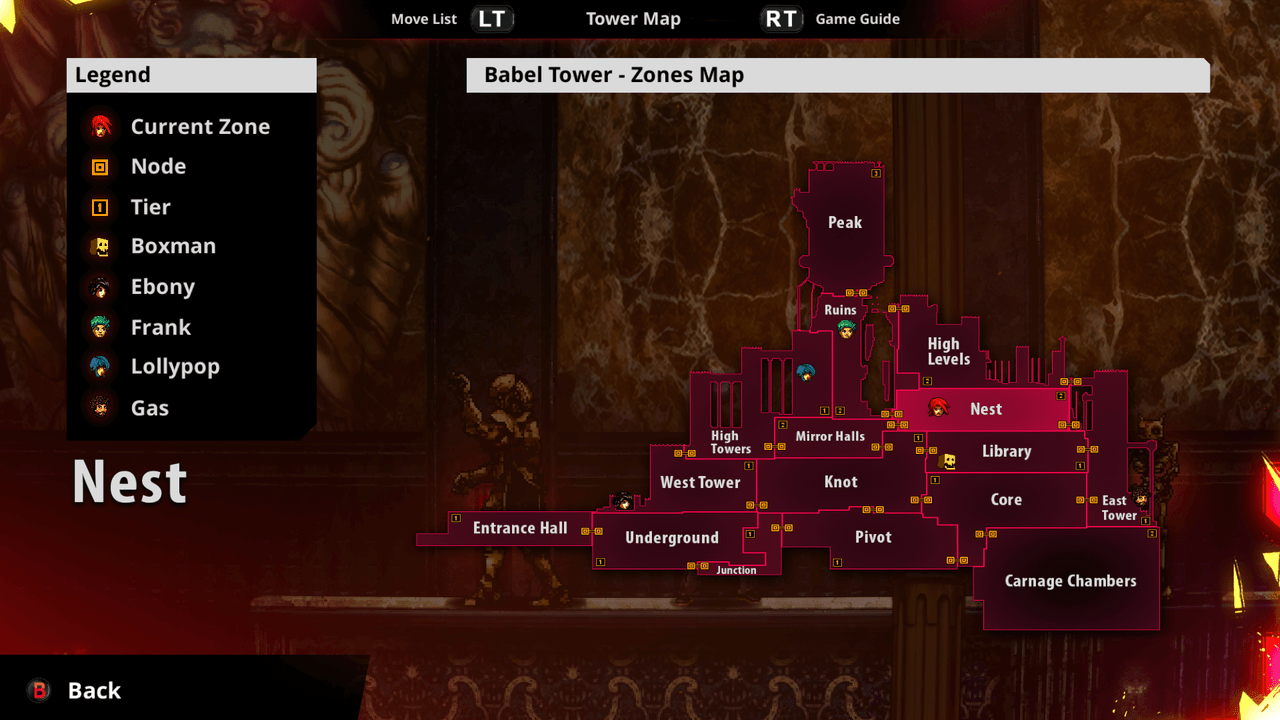Click the highlighted Nest zone

coord(985,409)
